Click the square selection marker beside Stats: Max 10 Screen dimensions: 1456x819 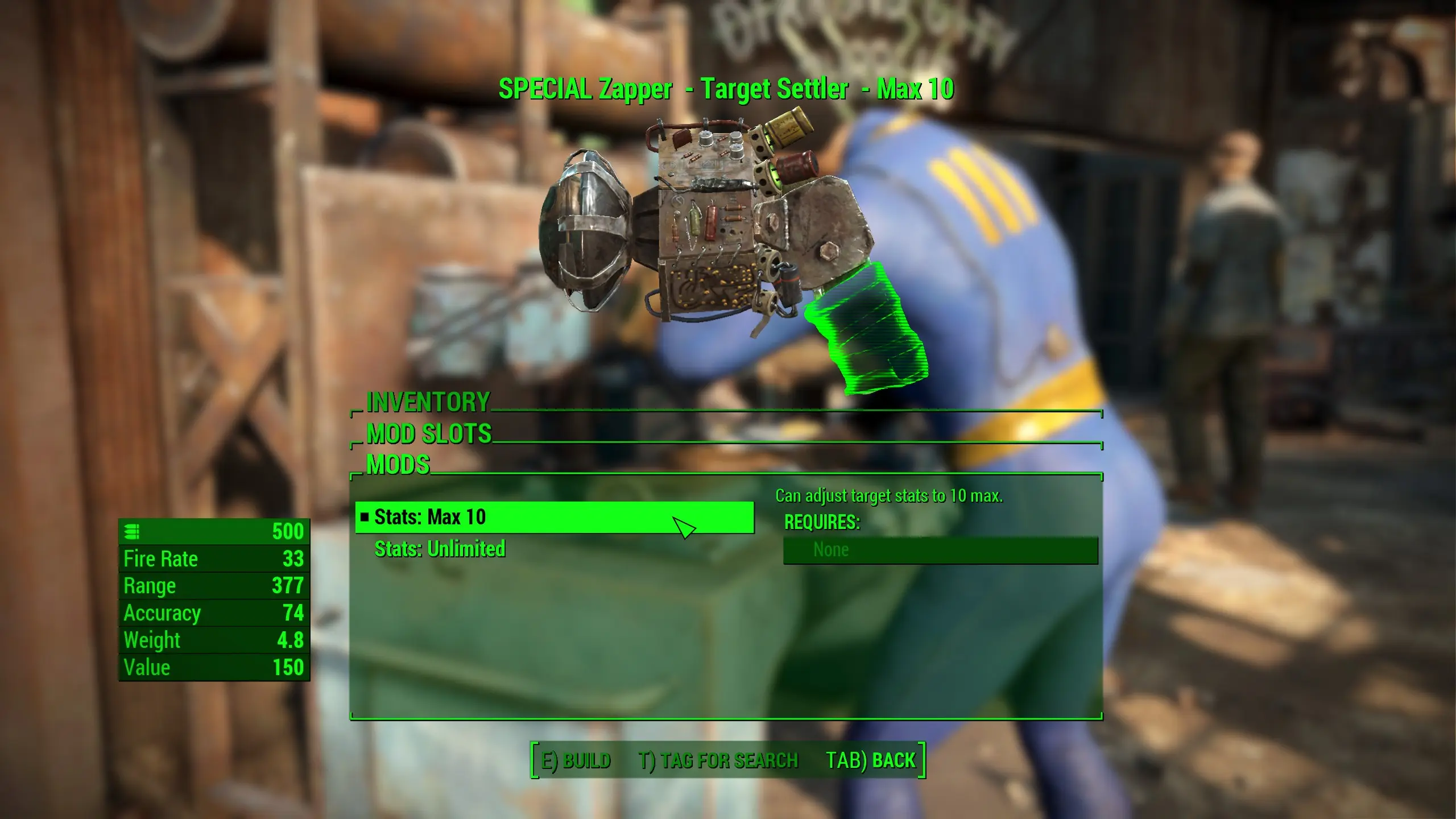366,518
